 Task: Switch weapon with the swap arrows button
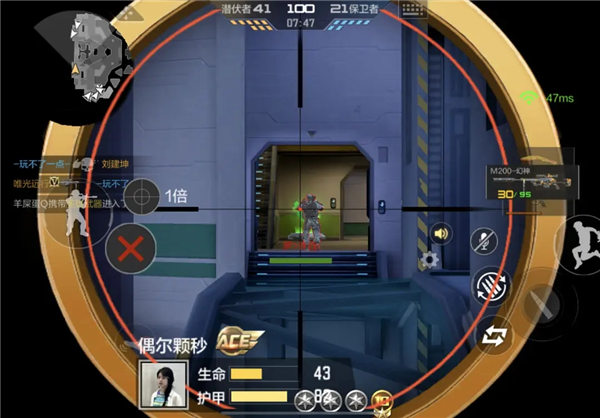(493, 337)
